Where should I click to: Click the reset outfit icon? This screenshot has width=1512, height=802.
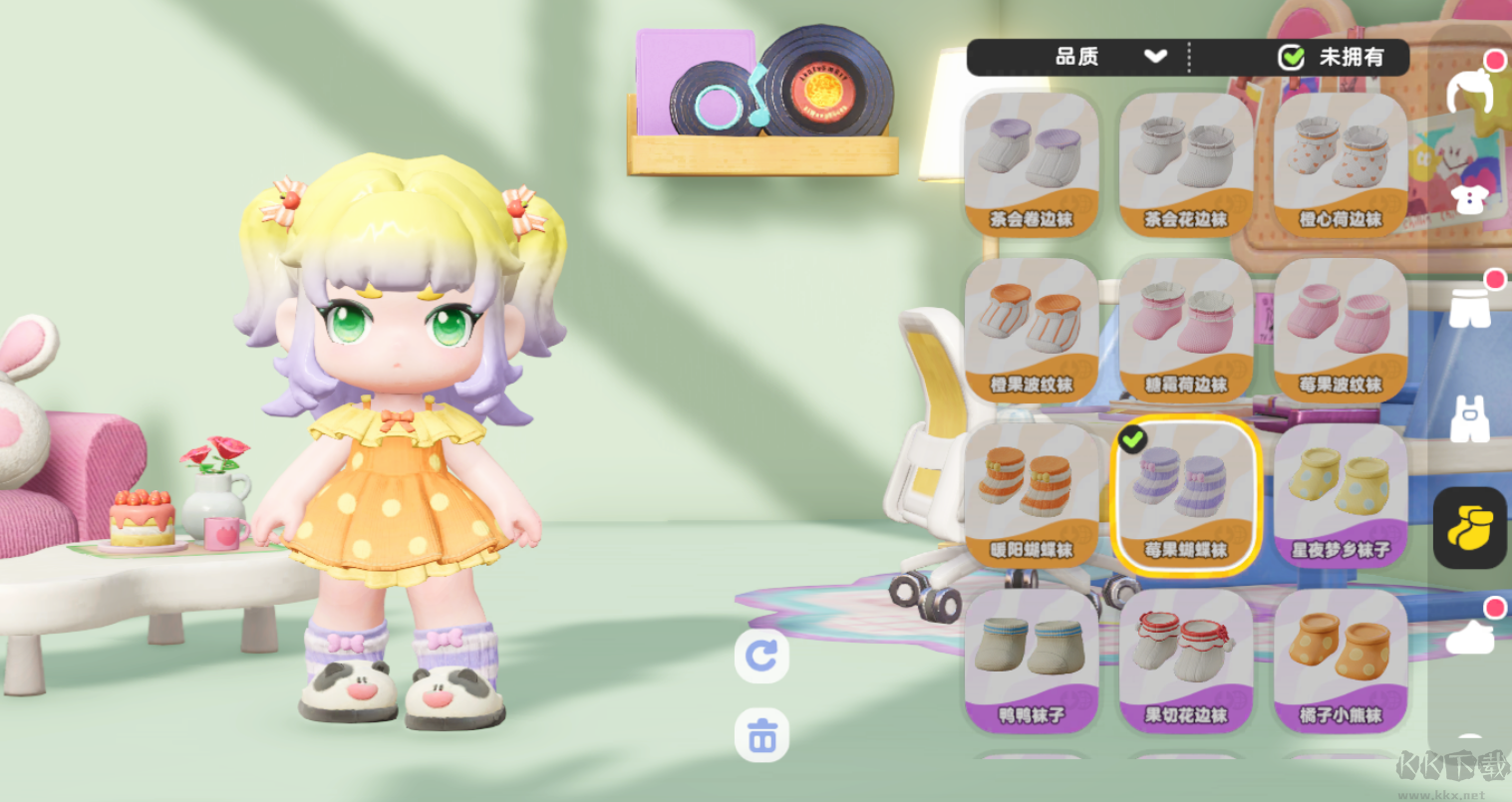tap(761, 657)
